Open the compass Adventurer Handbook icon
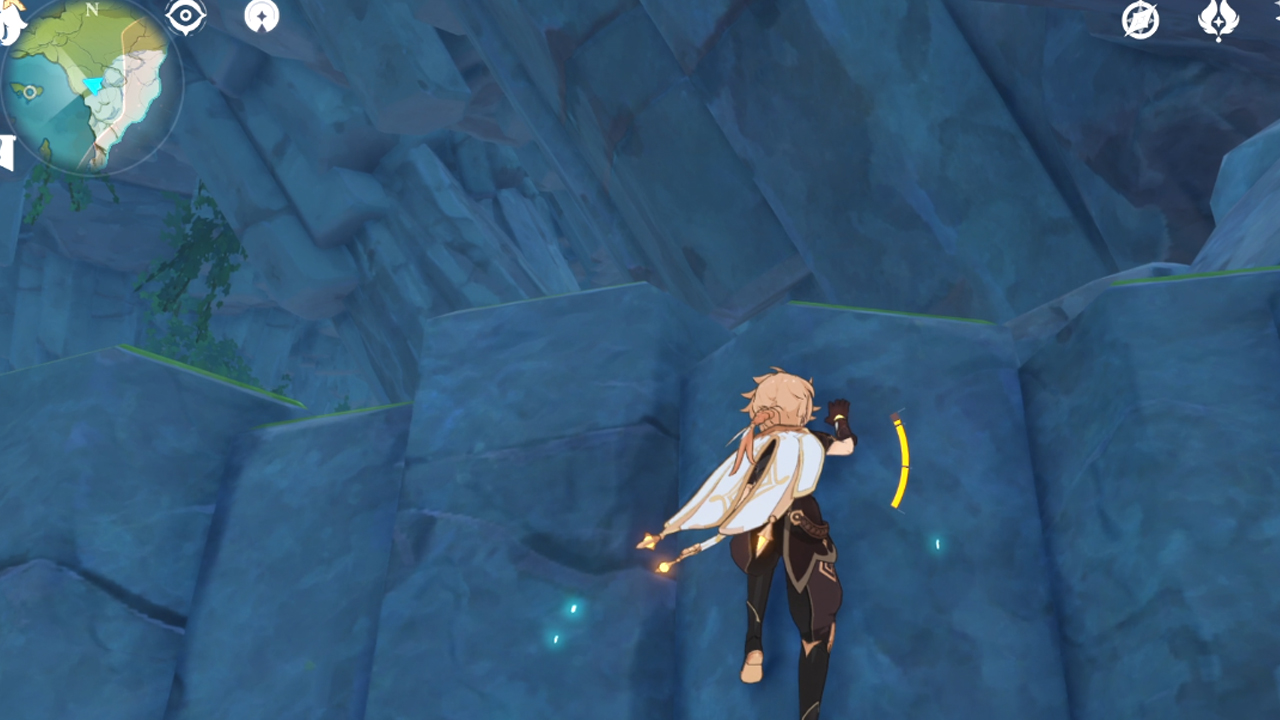This screenshot has height=720, width=1280. (x=1140, y=20)
